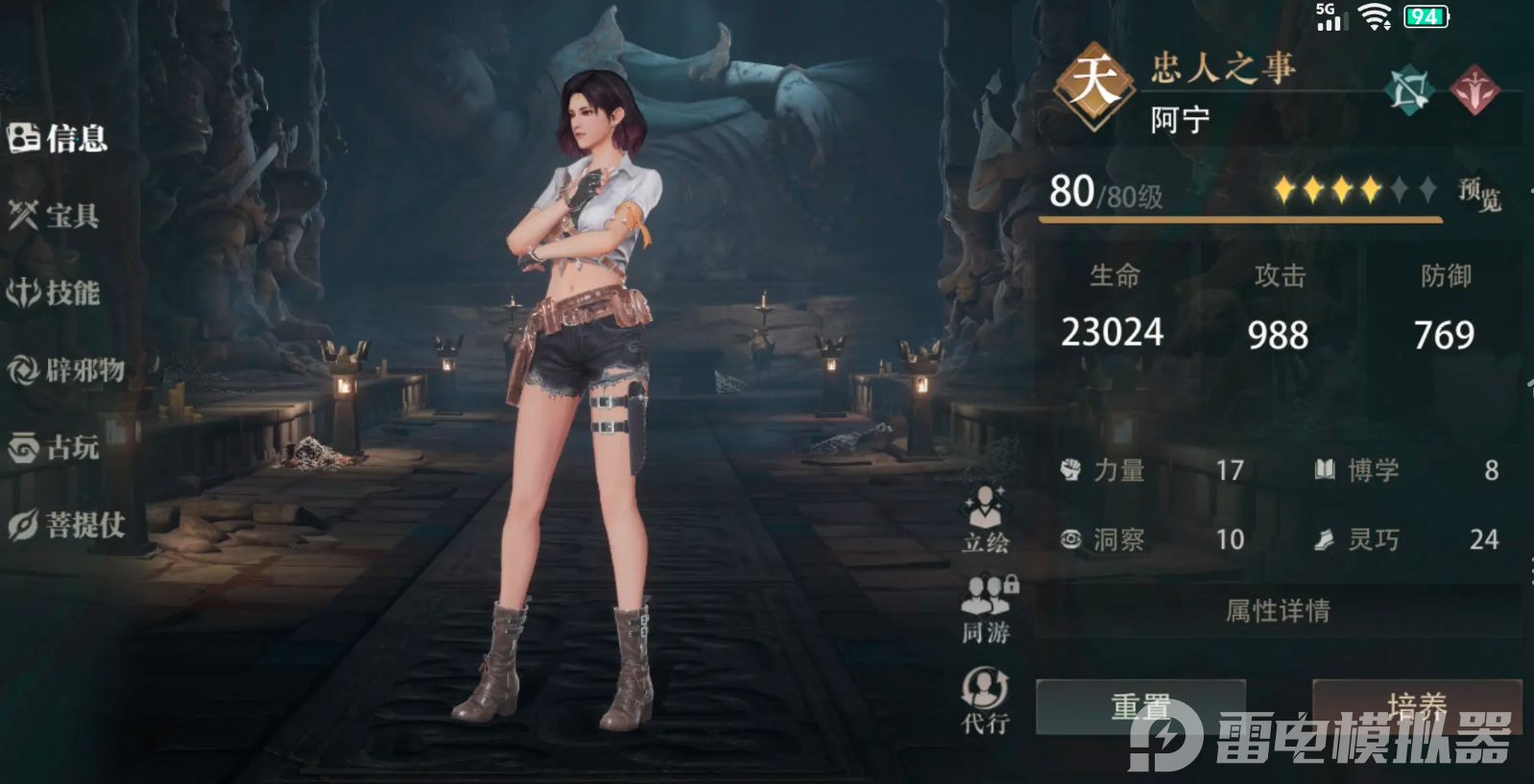Open 属性详情 attribute details
The width and height of the screenshot is (1534, 784).
(1278, 611)
